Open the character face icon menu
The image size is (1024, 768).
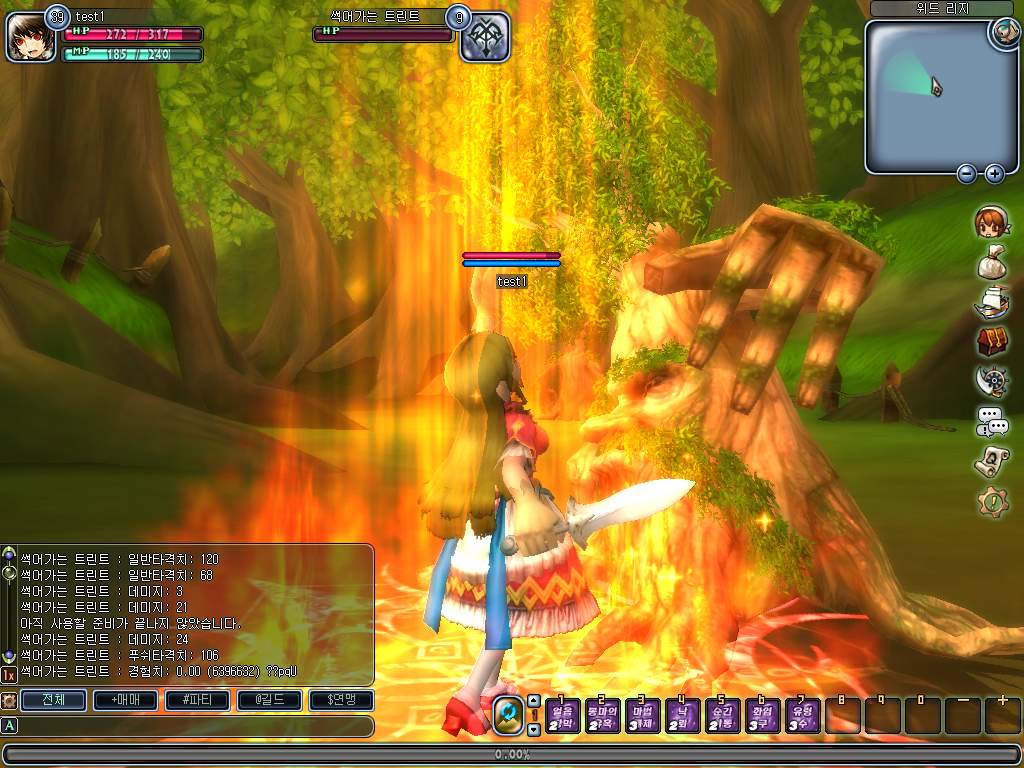tap(991, 223)
